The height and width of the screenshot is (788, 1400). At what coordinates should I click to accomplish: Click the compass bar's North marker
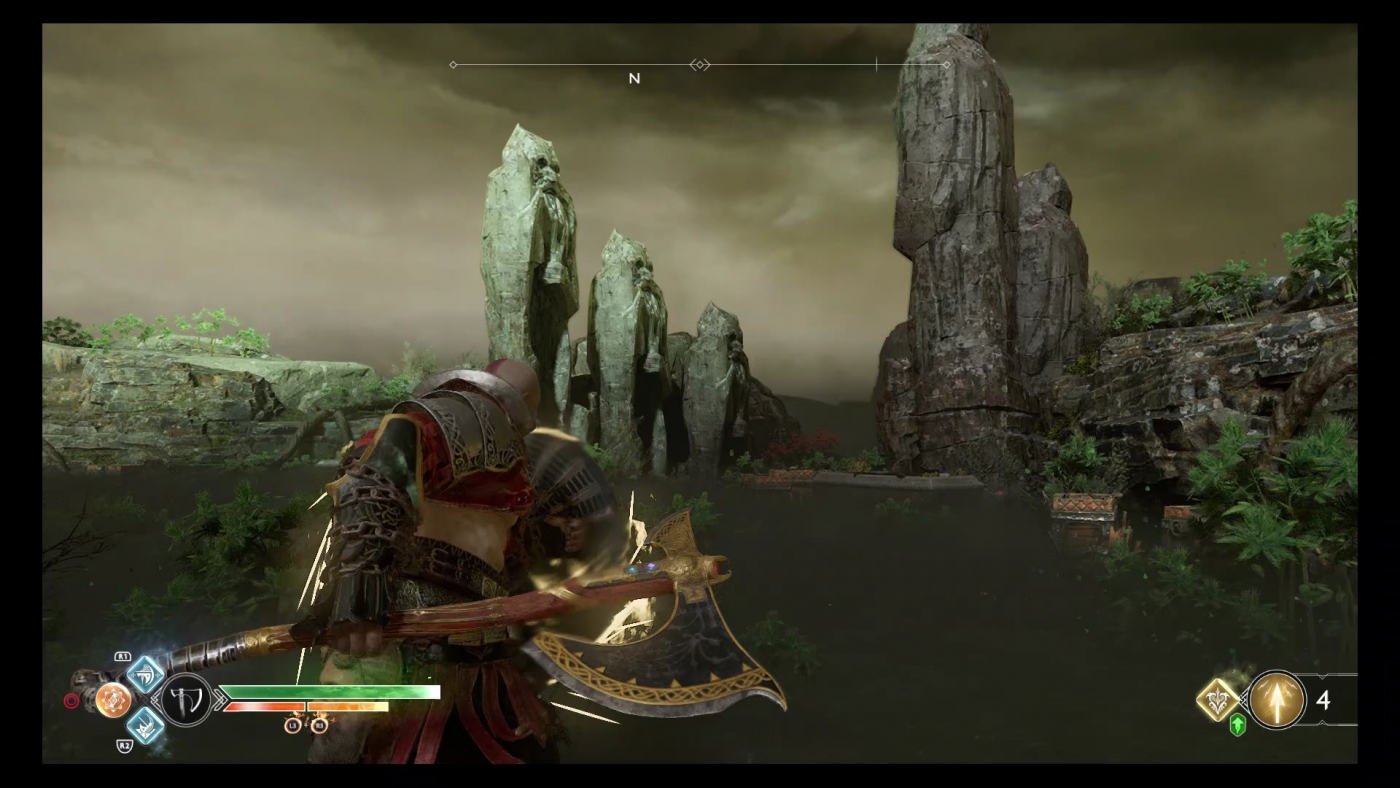click(634, 78)
